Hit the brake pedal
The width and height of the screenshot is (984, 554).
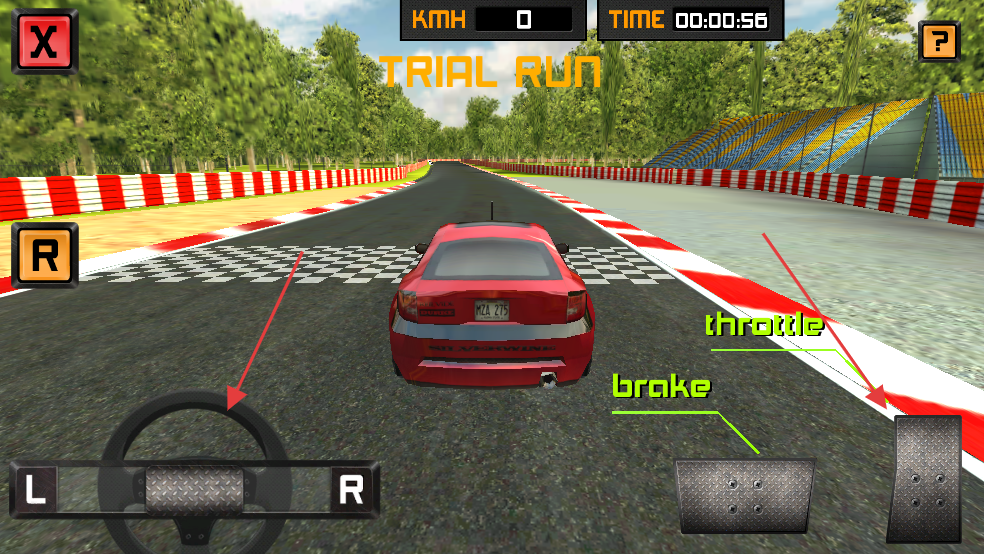[x=744, y=495]
